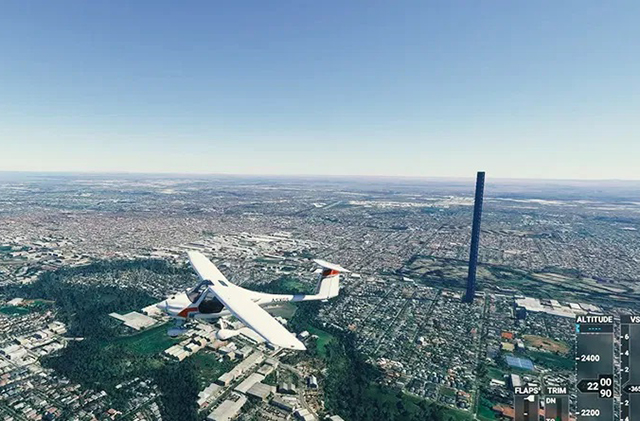Click the FLAPS position indicator
The width and height of the screenshot is (640, 421).
tap(526, 406)
